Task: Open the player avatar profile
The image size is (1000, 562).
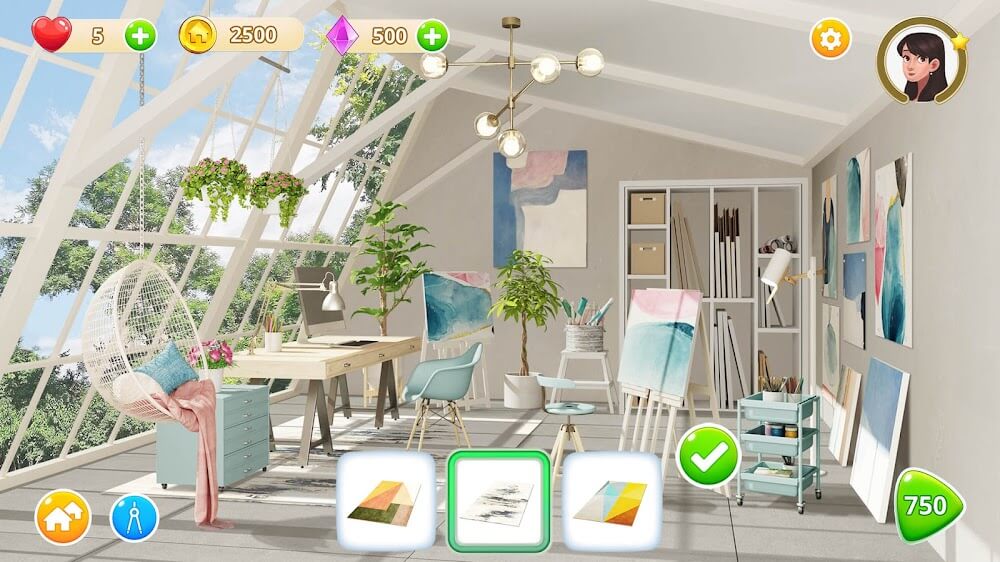Action: coord(921,60)
